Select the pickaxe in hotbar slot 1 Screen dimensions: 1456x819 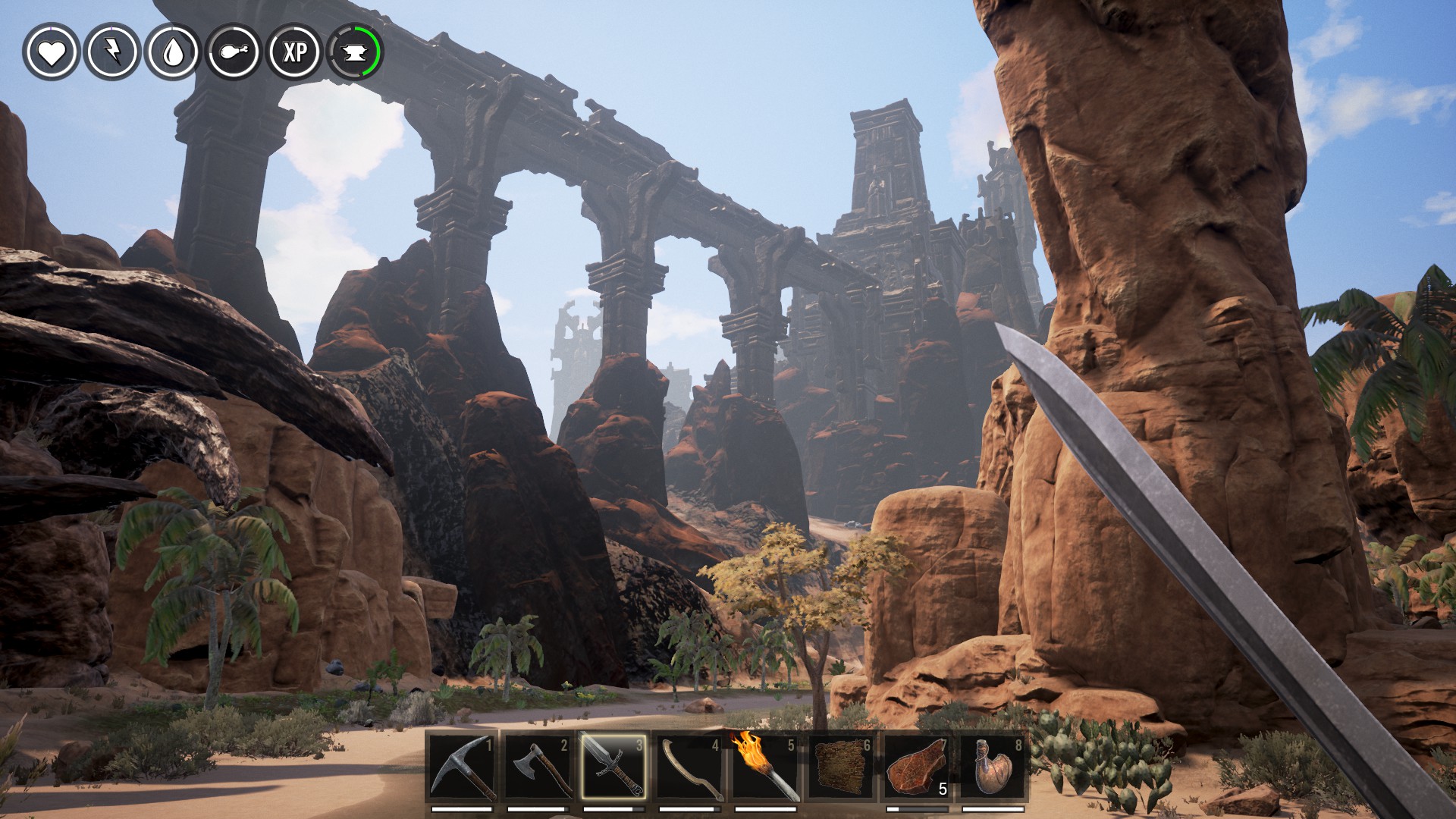[462, 767]
